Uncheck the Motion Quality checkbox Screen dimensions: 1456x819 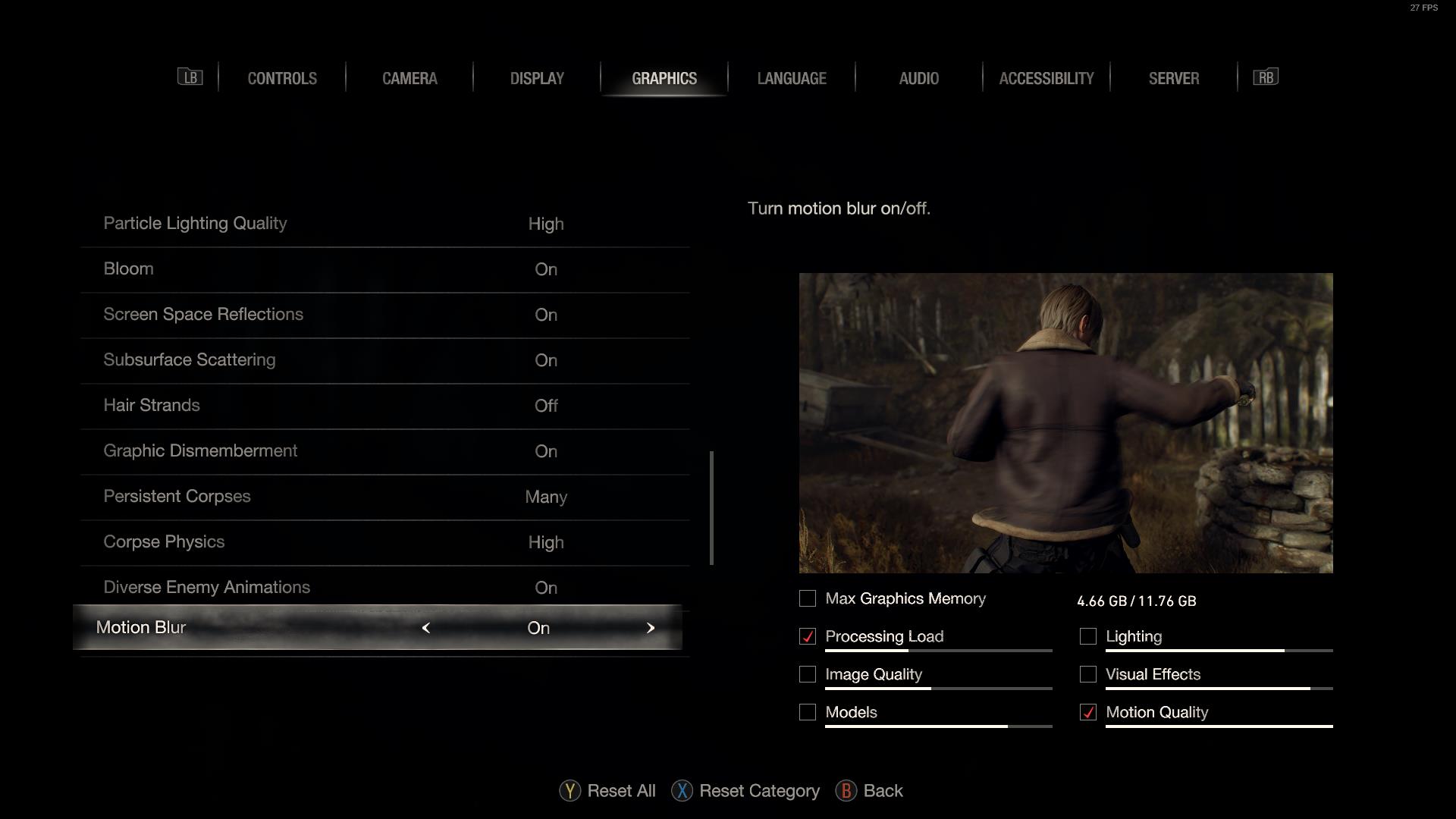[x=1088, y=713]
